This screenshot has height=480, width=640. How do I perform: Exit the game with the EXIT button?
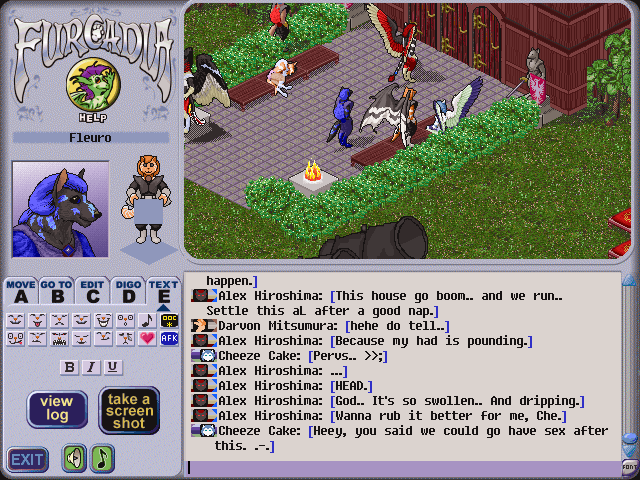[28, 460]
